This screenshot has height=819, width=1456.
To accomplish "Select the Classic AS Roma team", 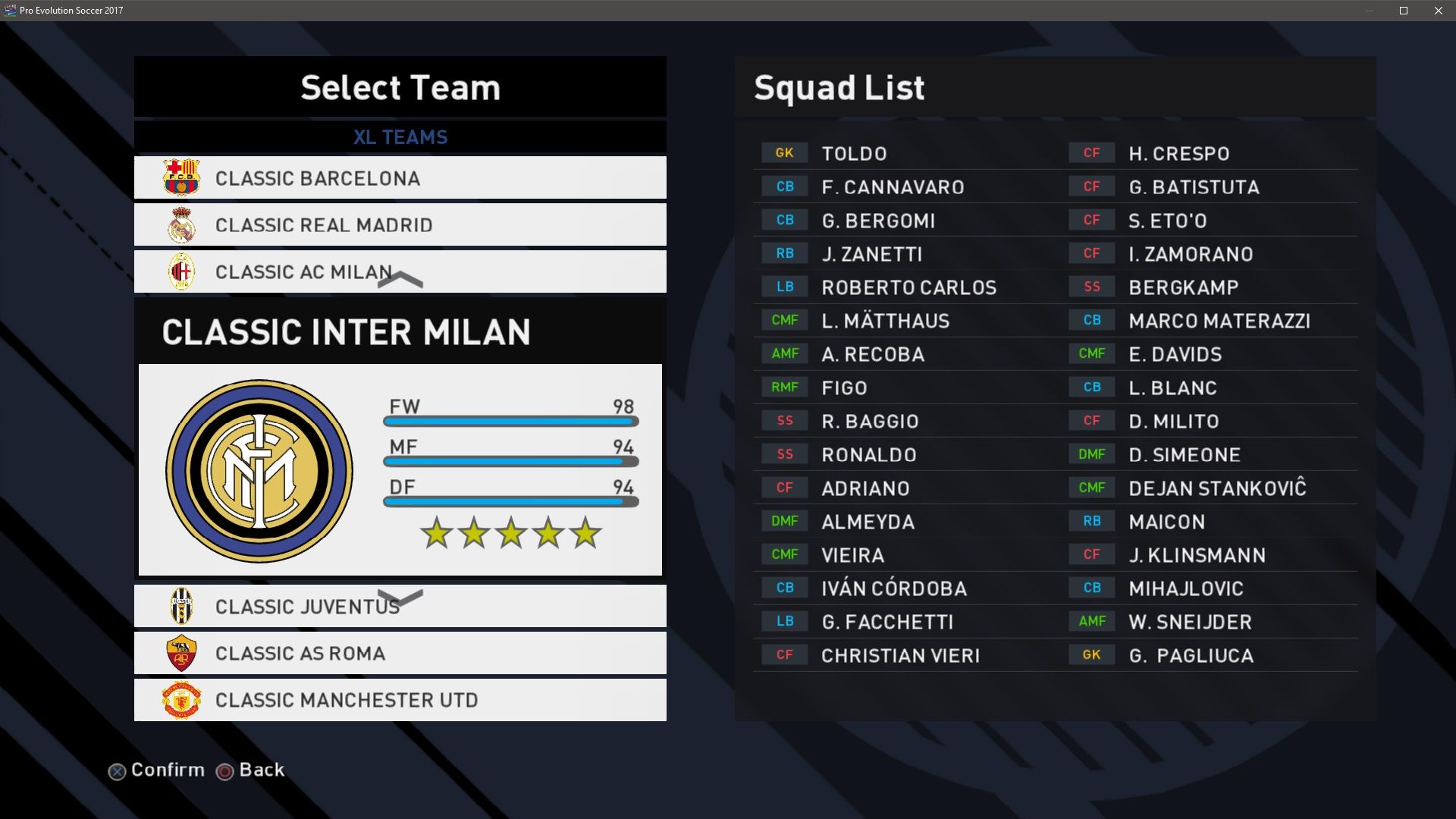I will (400, 654).
